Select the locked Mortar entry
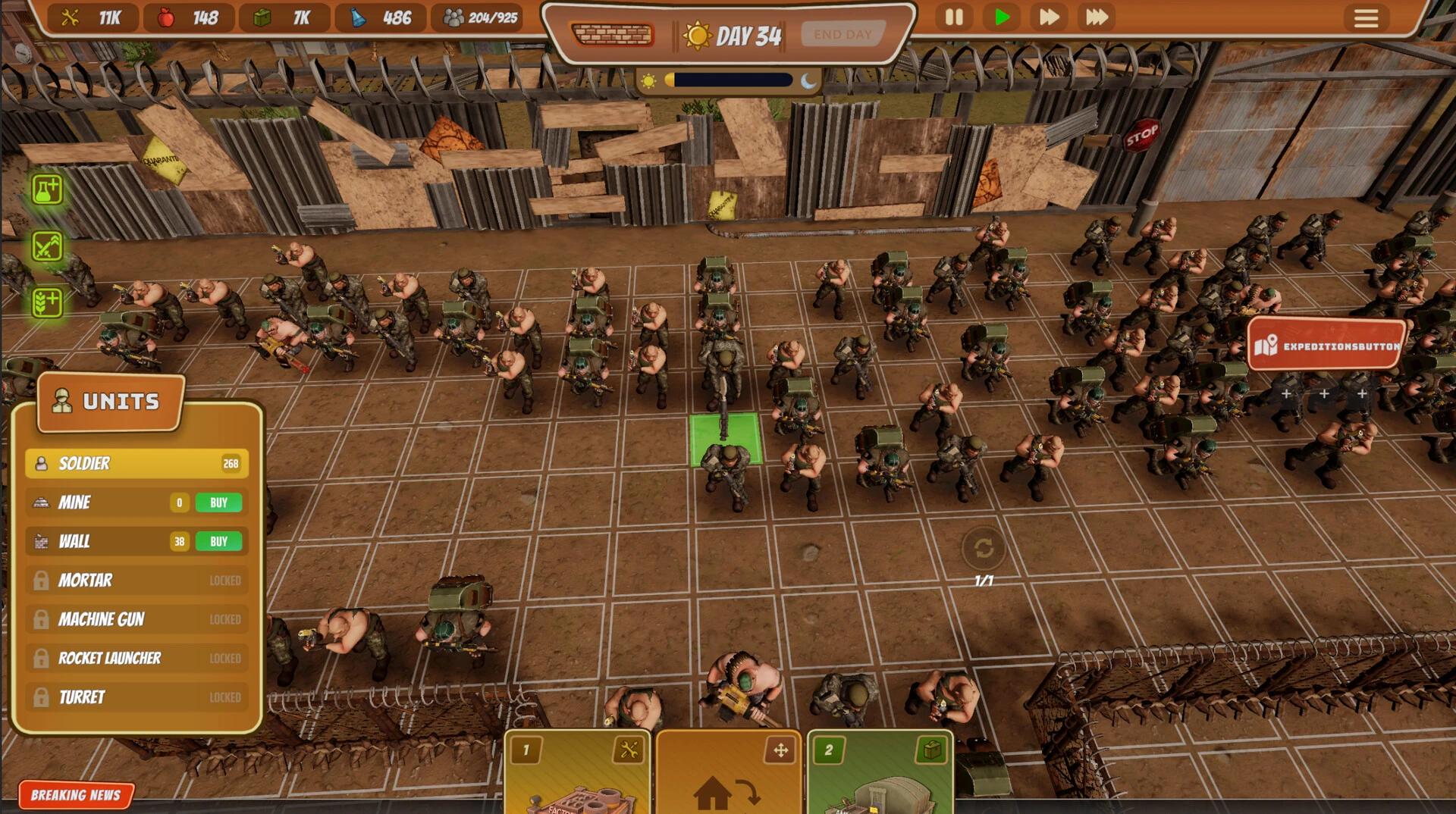The width and height of the screenshot is (1456, 814). [136, 581]
